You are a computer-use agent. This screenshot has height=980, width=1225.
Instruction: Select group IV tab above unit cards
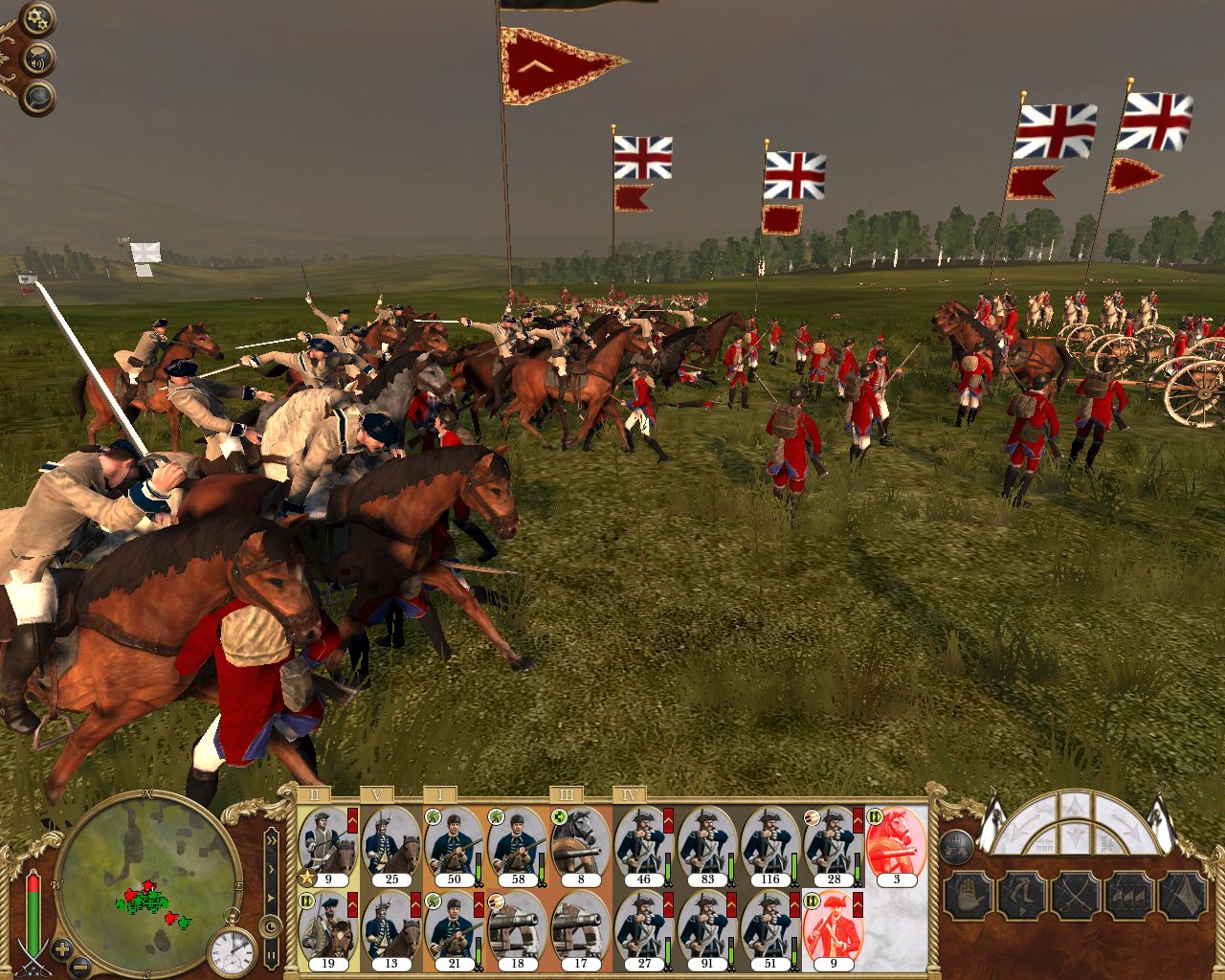[630, 794]
